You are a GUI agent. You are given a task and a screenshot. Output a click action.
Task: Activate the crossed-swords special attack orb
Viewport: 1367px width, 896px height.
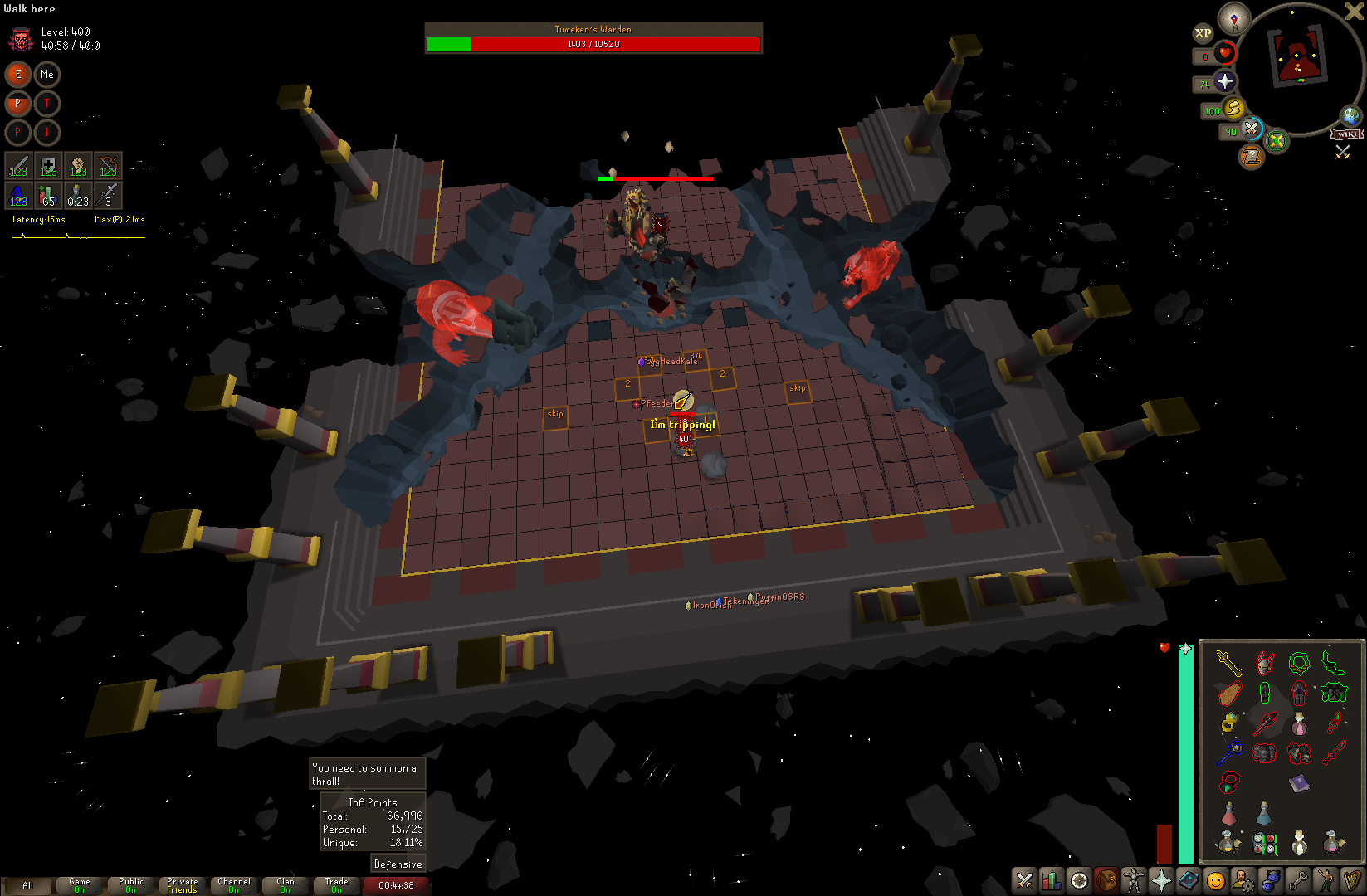[1252, 129]
